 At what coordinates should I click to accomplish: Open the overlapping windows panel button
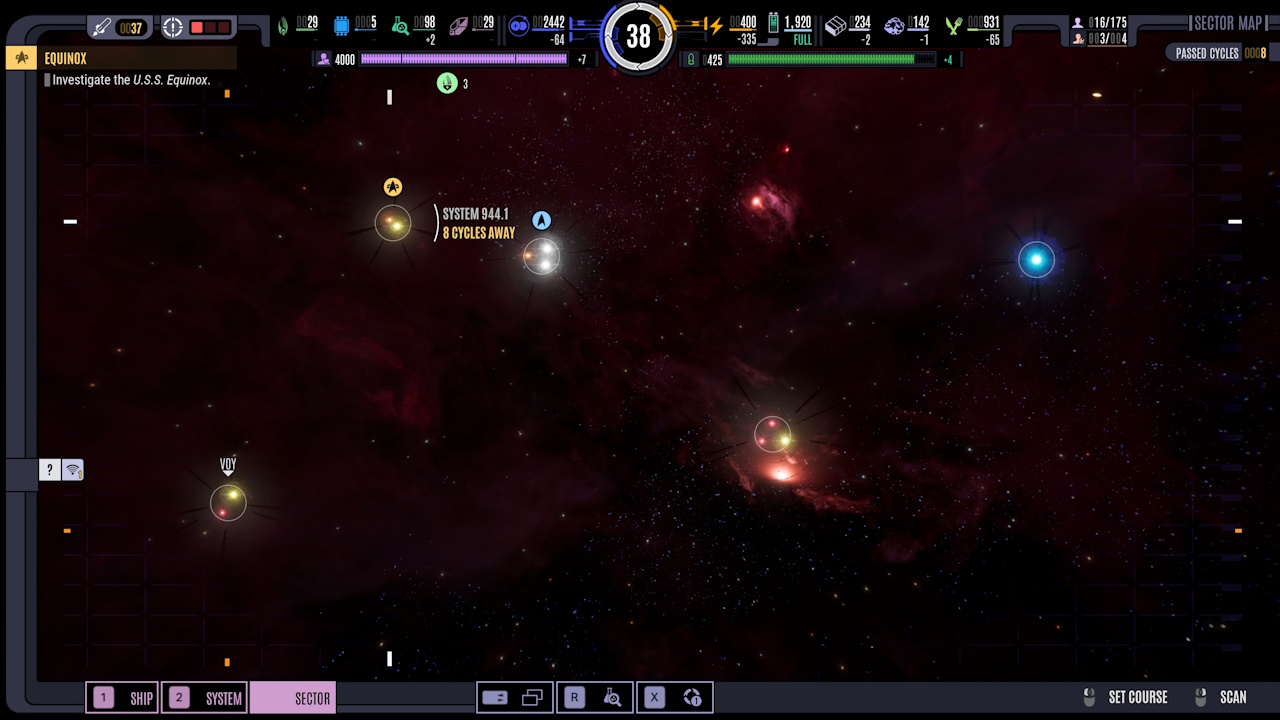coord(532,698)
